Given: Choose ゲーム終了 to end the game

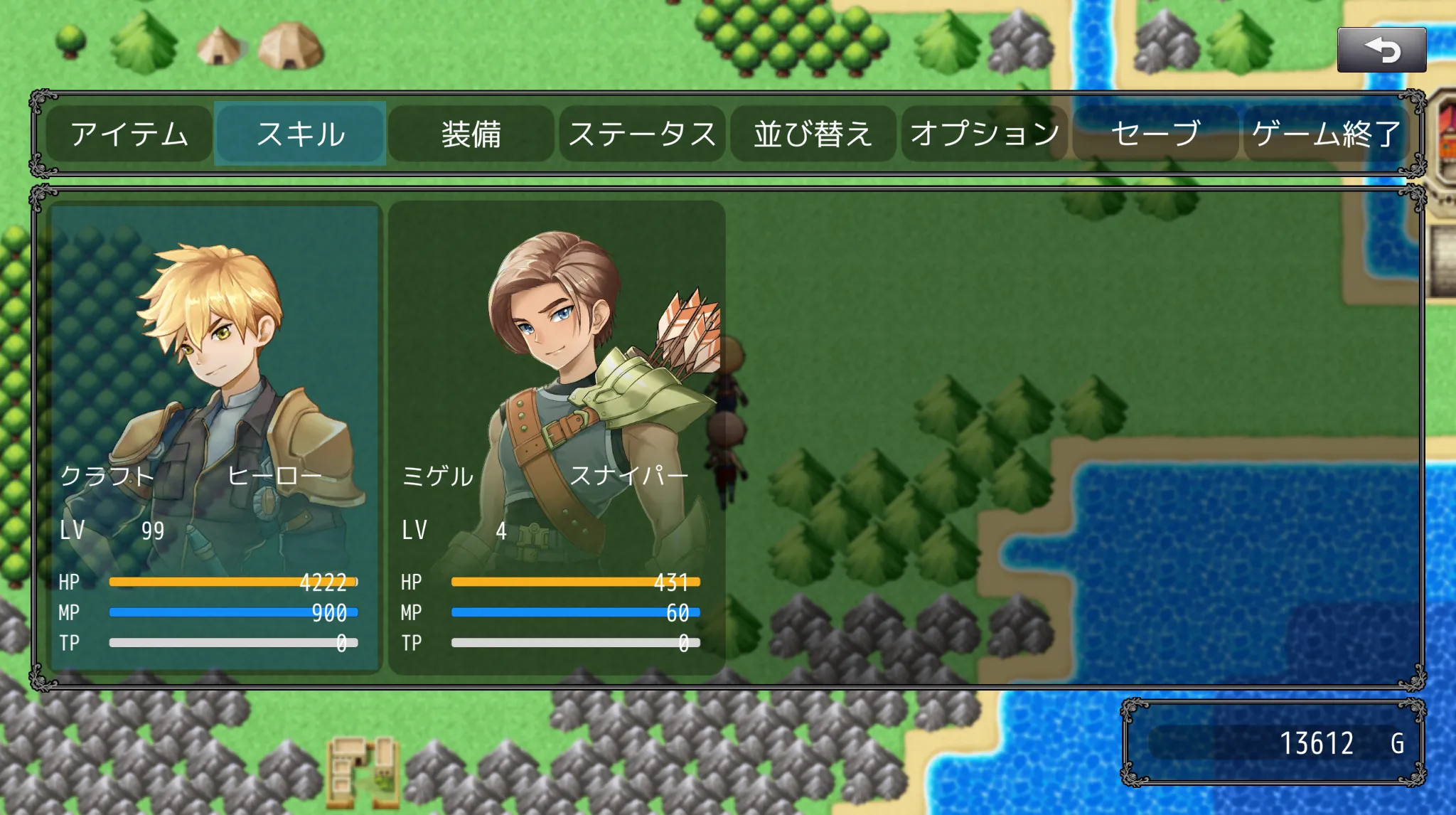Looking at the screenshot, I should 1326,134.
